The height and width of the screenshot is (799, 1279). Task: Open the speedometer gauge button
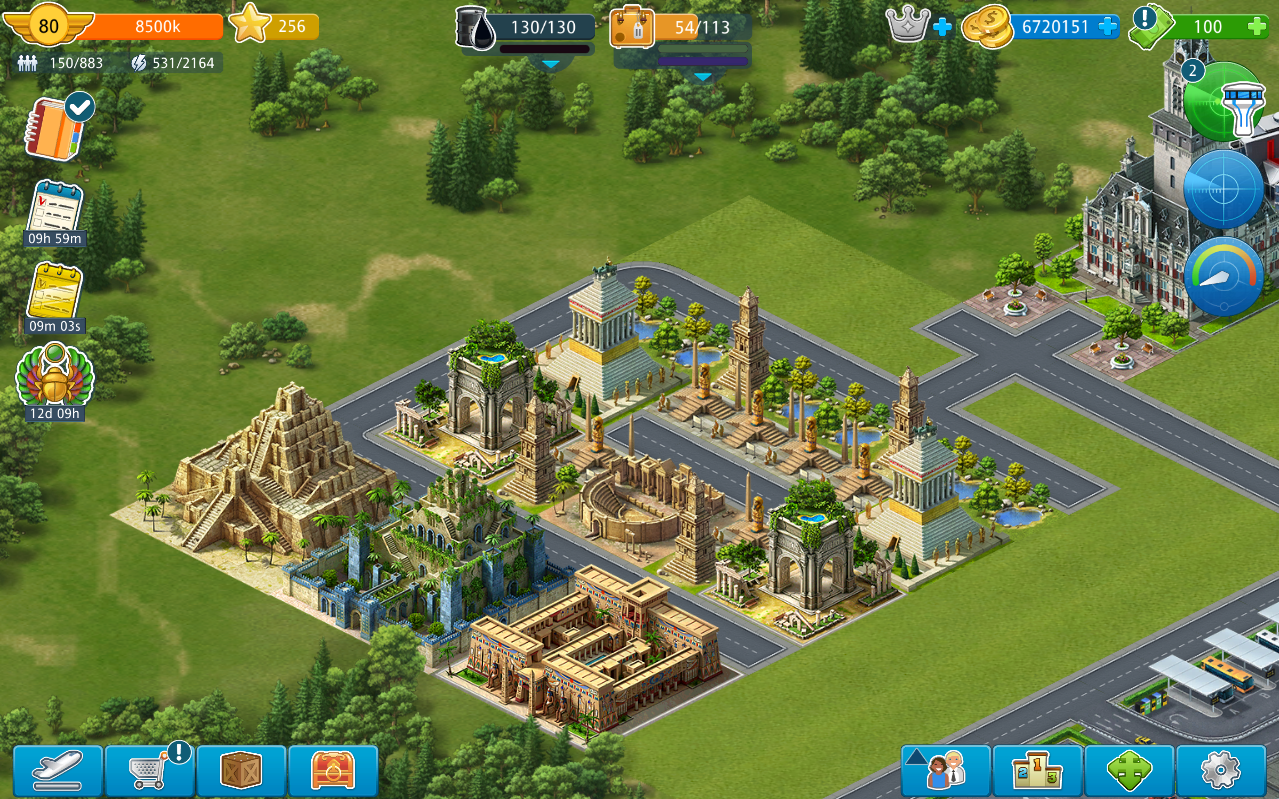(x=1224, y=277)
